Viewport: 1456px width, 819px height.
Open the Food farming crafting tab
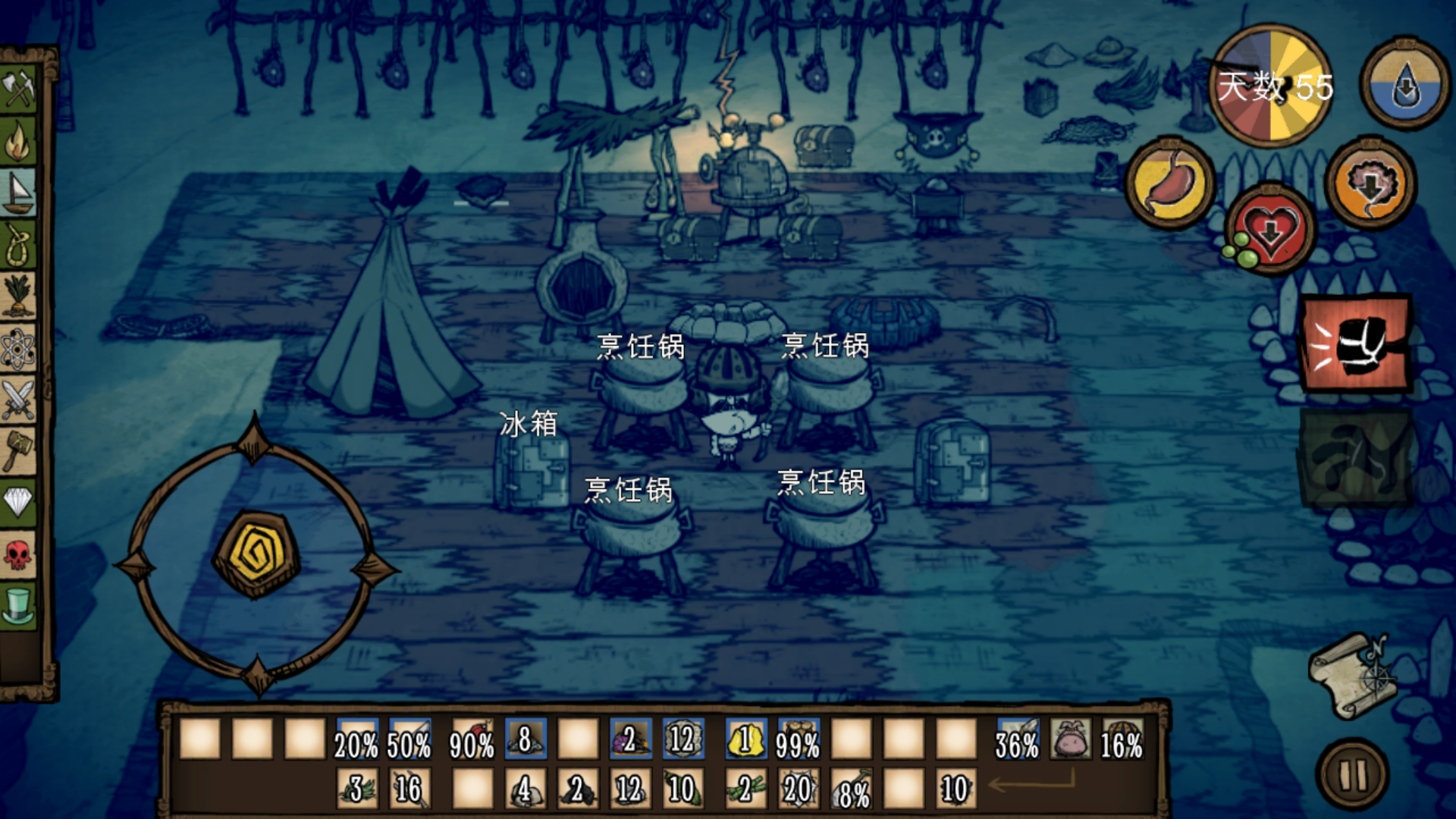click(x=18, y=296)
